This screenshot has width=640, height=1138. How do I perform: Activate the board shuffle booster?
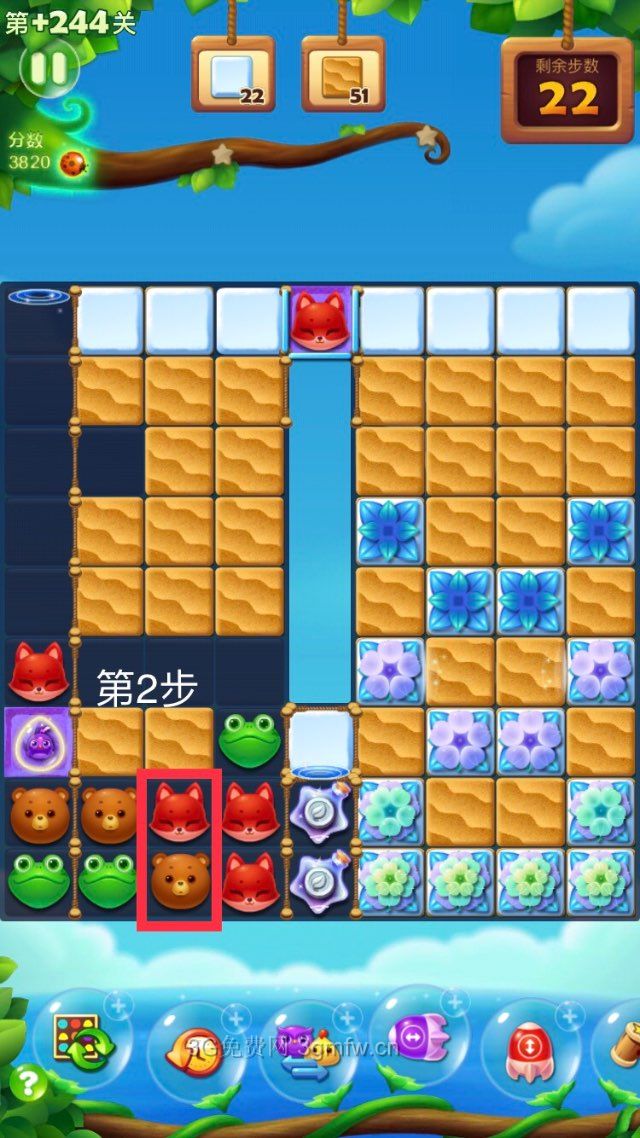[78, 1041]
